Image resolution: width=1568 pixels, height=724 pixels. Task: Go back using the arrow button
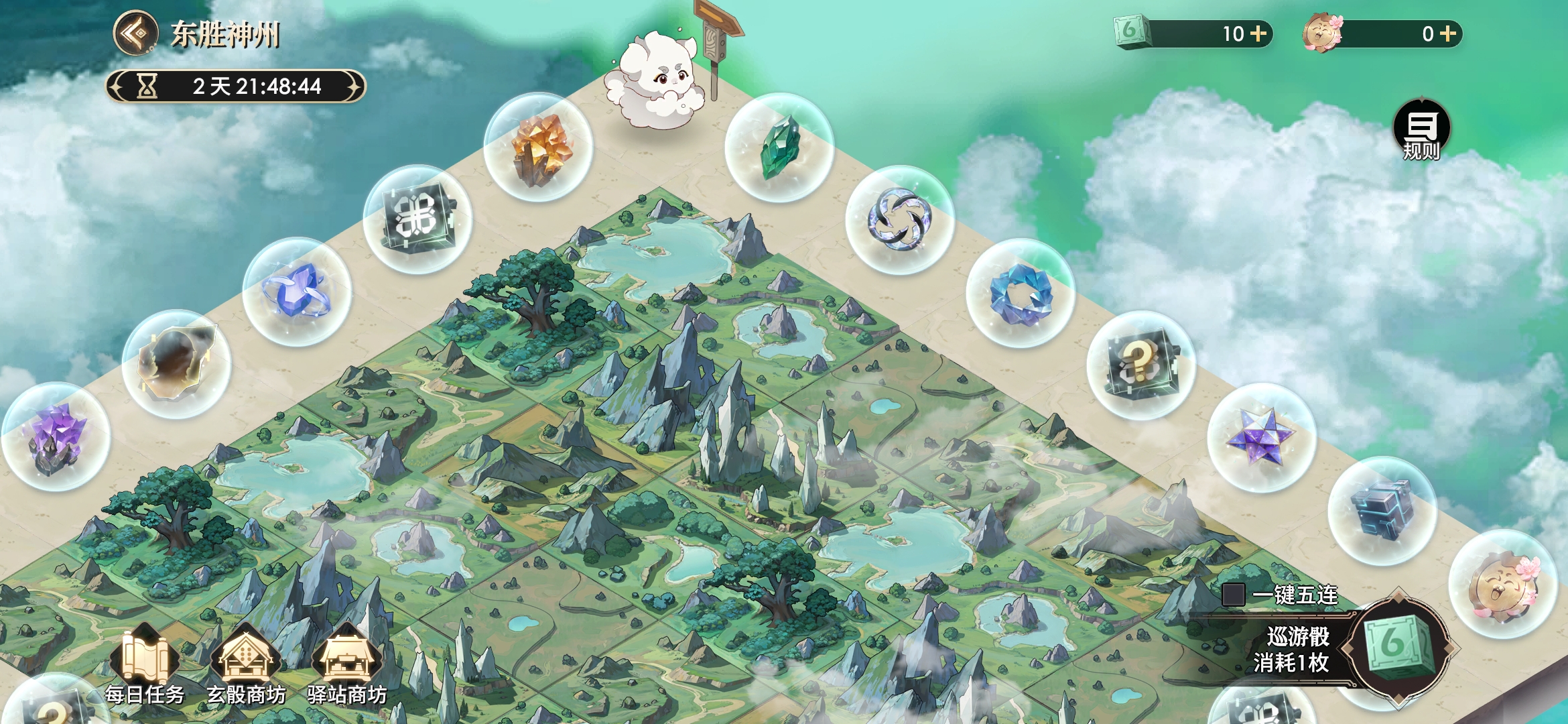[x=135, y=32]
